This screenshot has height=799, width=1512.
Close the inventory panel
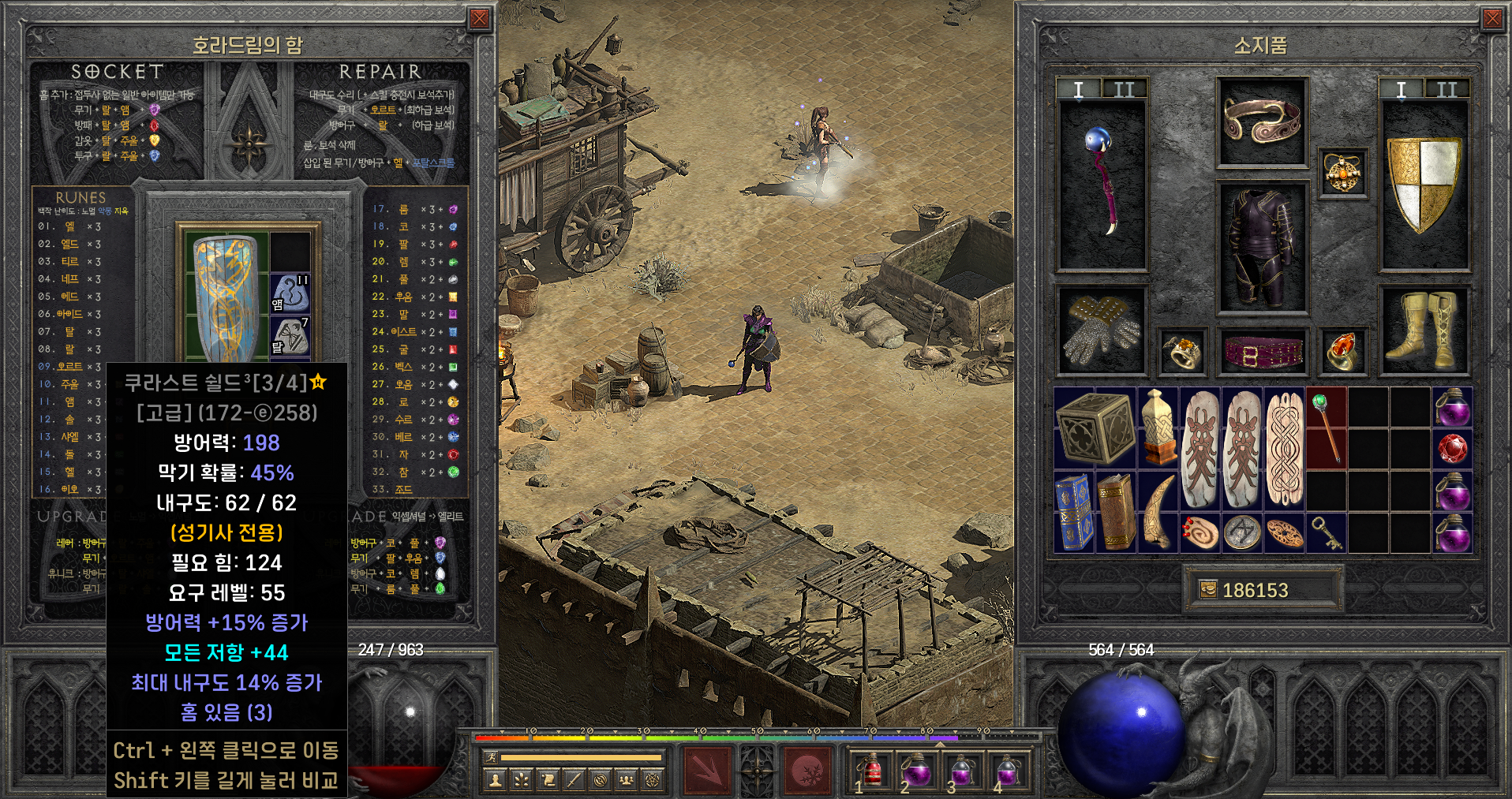[x=1492, y=19]
